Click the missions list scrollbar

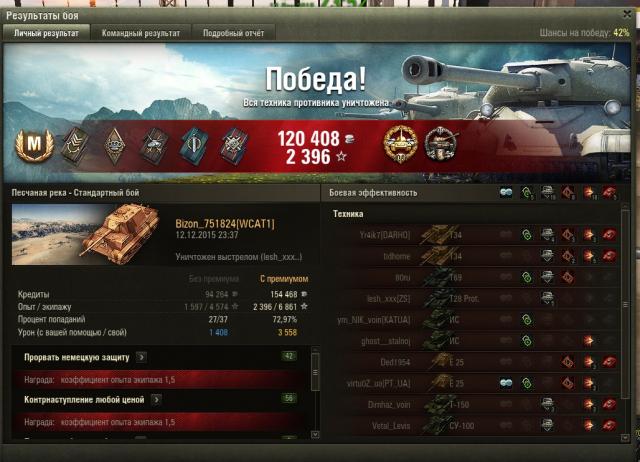316,390
